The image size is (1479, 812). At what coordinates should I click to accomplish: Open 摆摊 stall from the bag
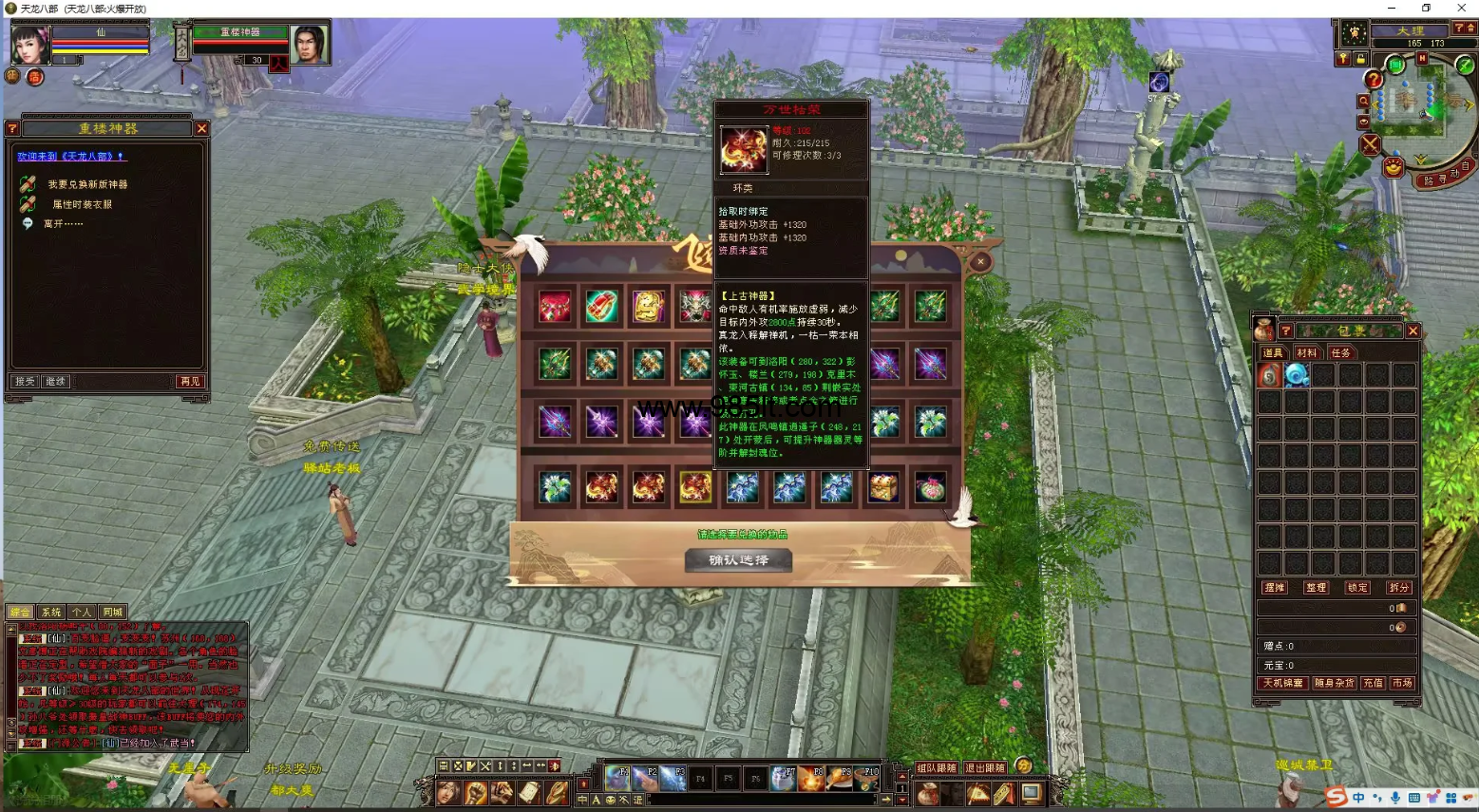coord(1275,588)
